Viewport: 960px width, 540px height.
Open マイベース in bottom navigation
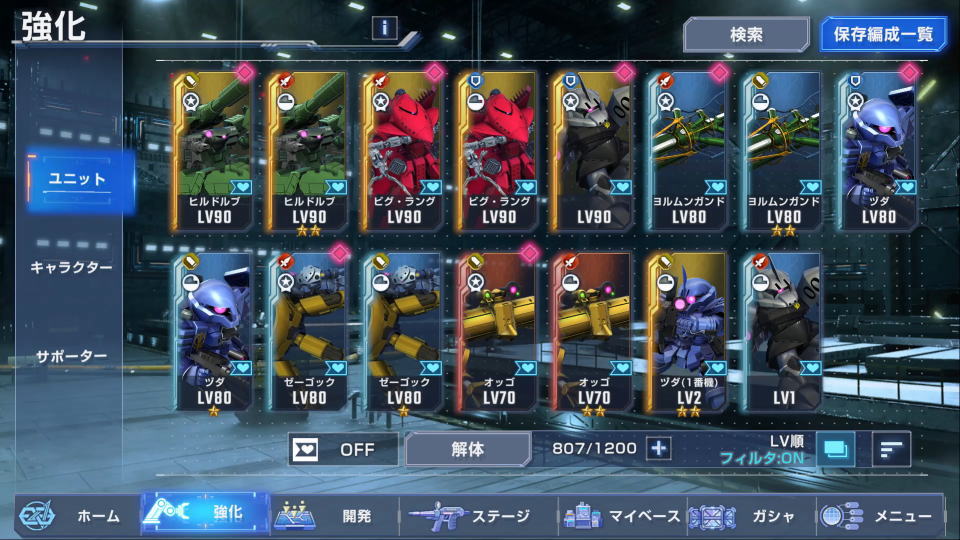point(620,516)
